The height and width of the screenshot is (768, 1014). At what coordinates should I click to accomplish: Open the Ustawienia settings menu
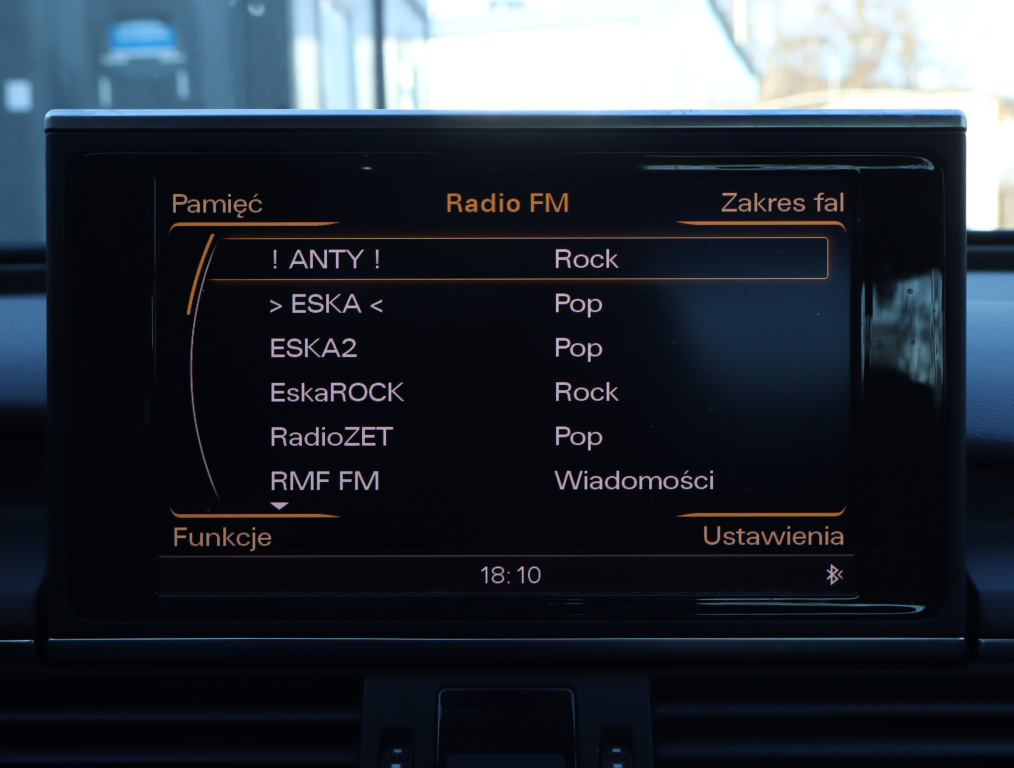pyautogui.click(x=772, y=536)
